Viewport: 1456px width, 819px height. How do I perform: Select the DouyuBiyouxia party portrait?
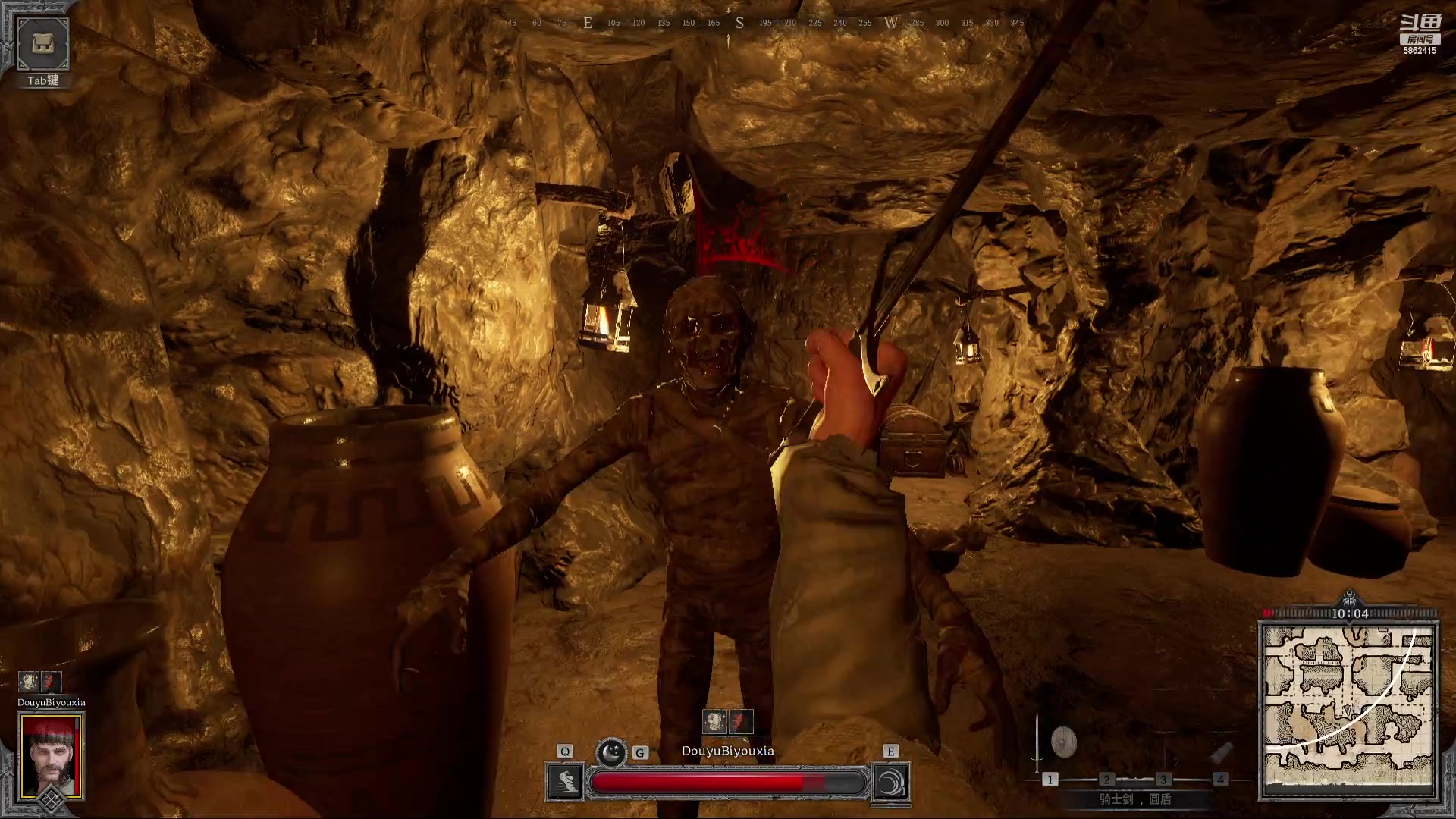52,755
